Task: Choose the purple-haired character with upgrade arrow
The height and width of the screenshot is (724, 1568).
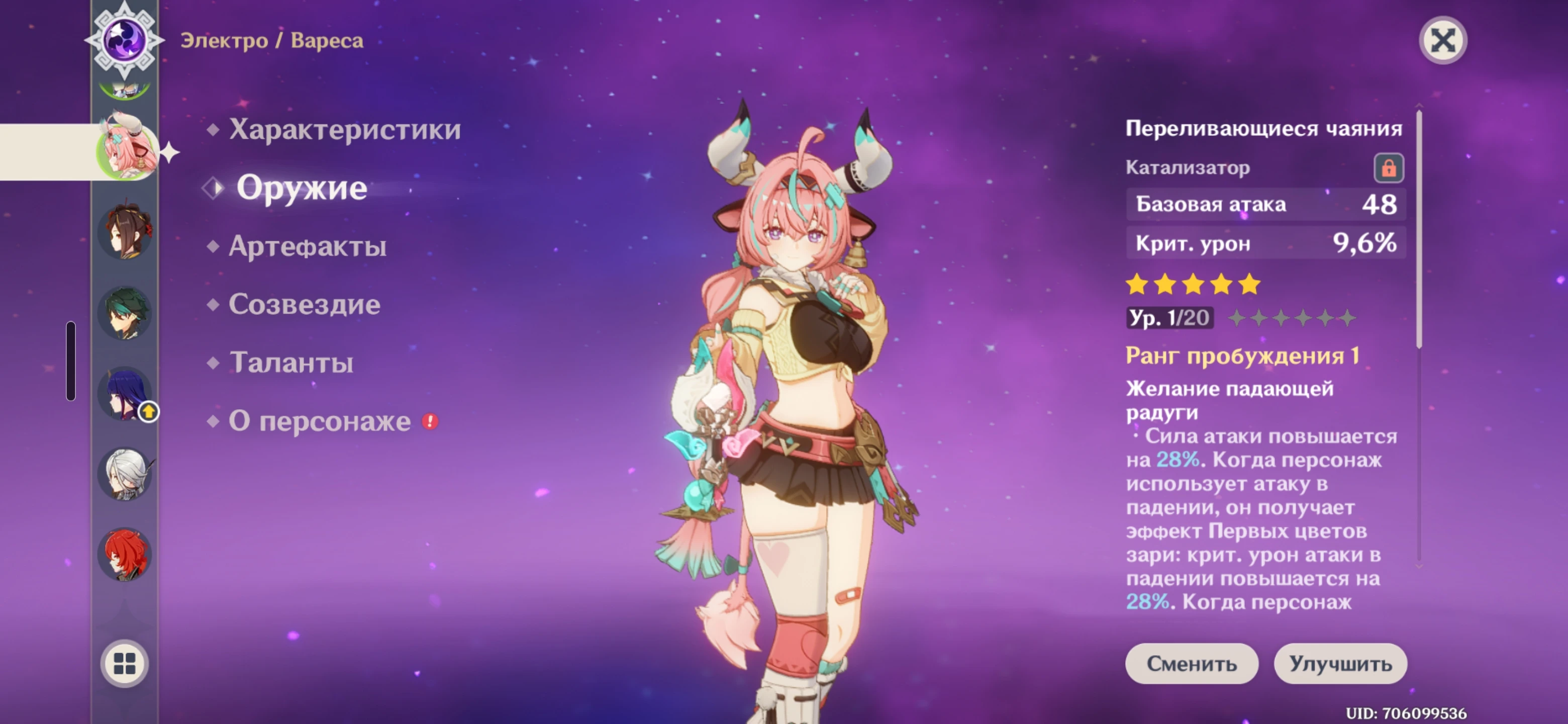Action: pos(126,394)
